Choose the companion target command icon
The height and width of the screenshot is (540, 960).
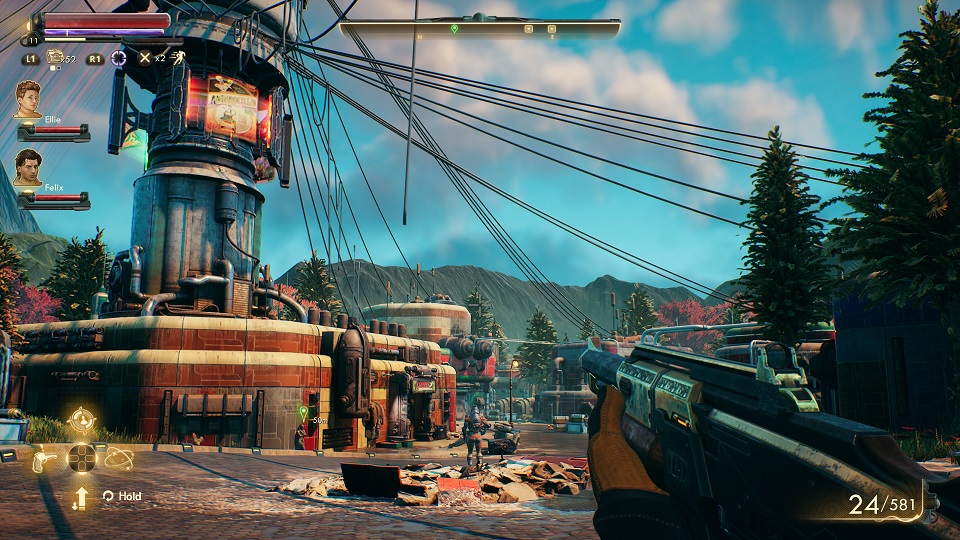(82, 420)
